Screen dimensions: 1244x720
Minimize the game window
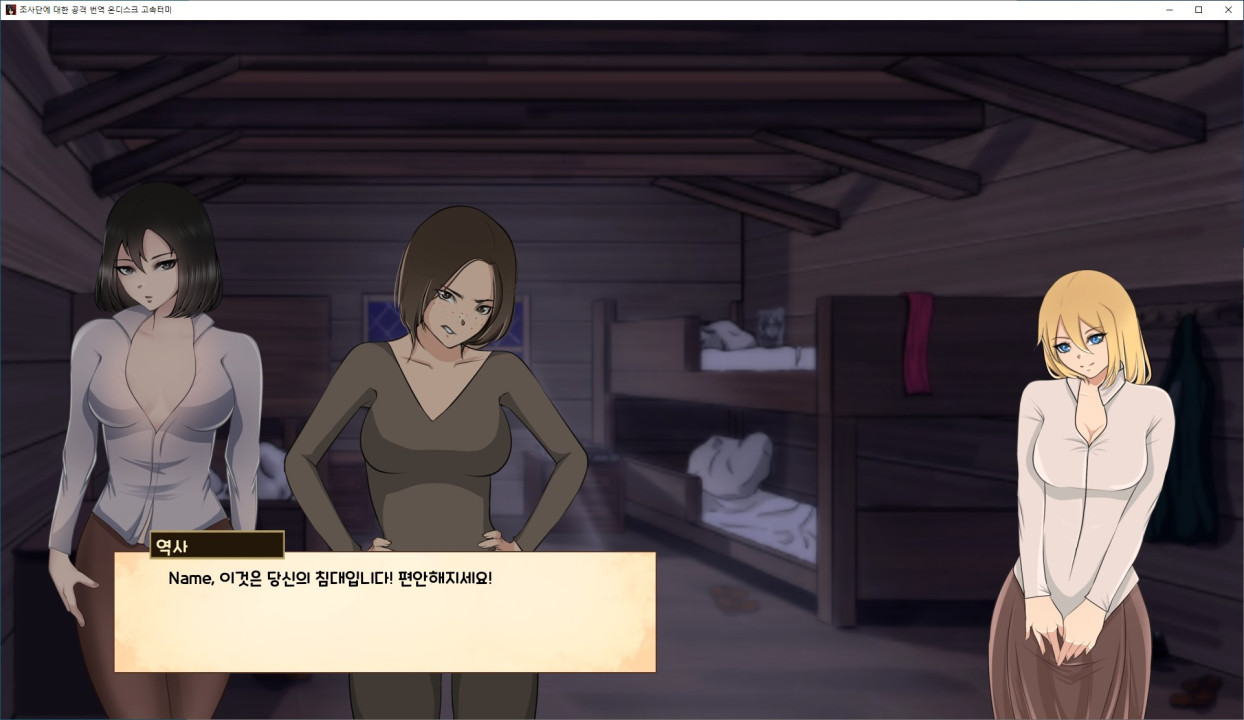(x=1169, y=10)
